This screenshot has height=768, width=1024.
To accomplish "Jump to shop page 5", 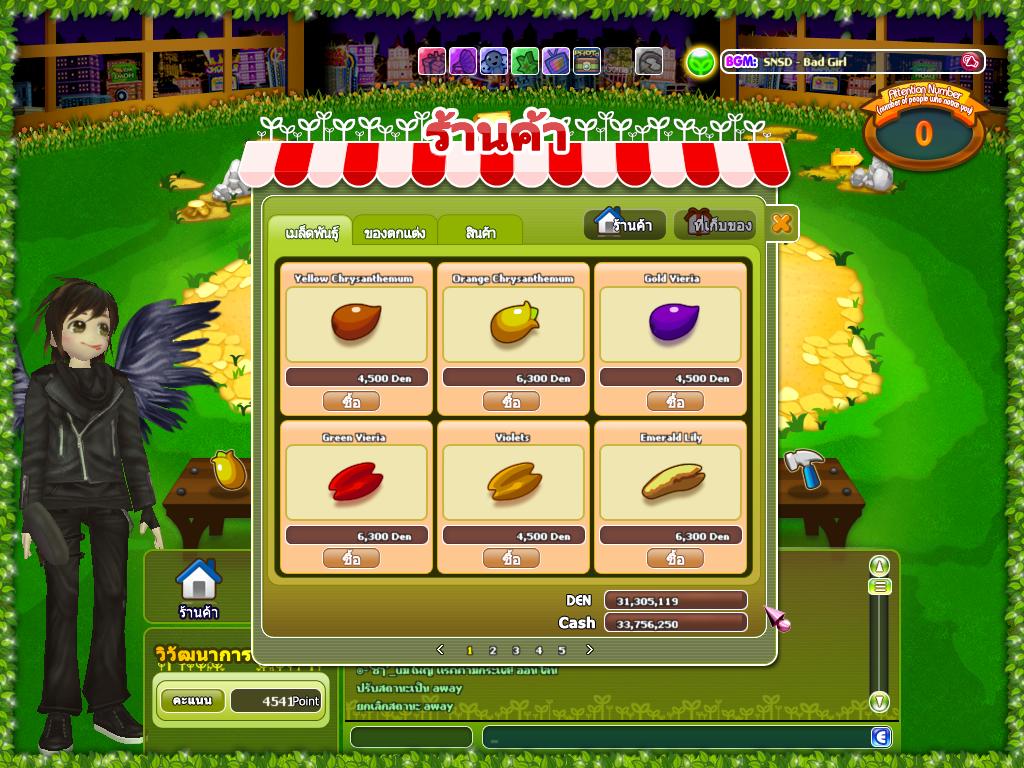I will tap(562, 650).
